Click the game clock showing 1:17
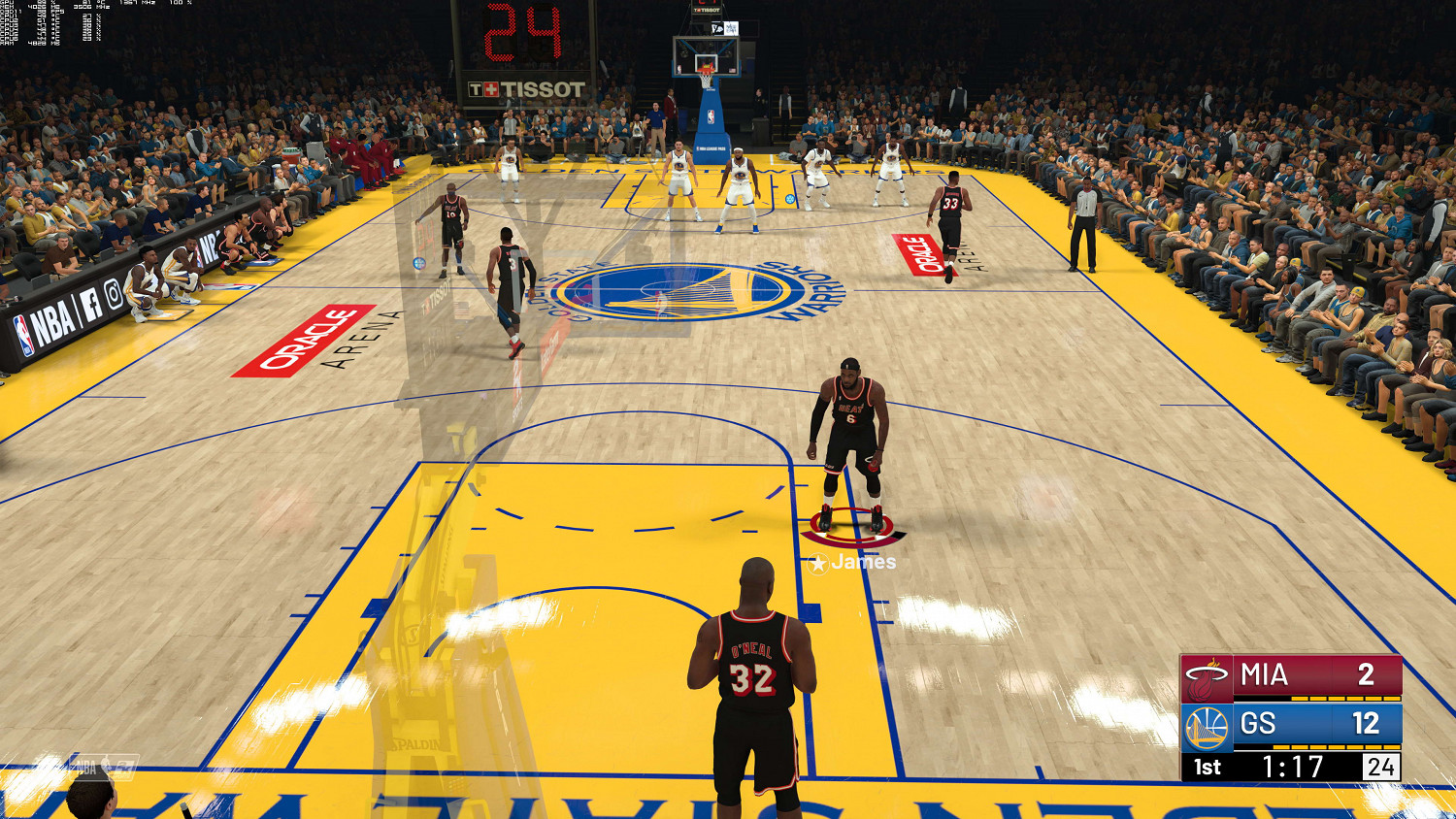 pos(1293,766)
